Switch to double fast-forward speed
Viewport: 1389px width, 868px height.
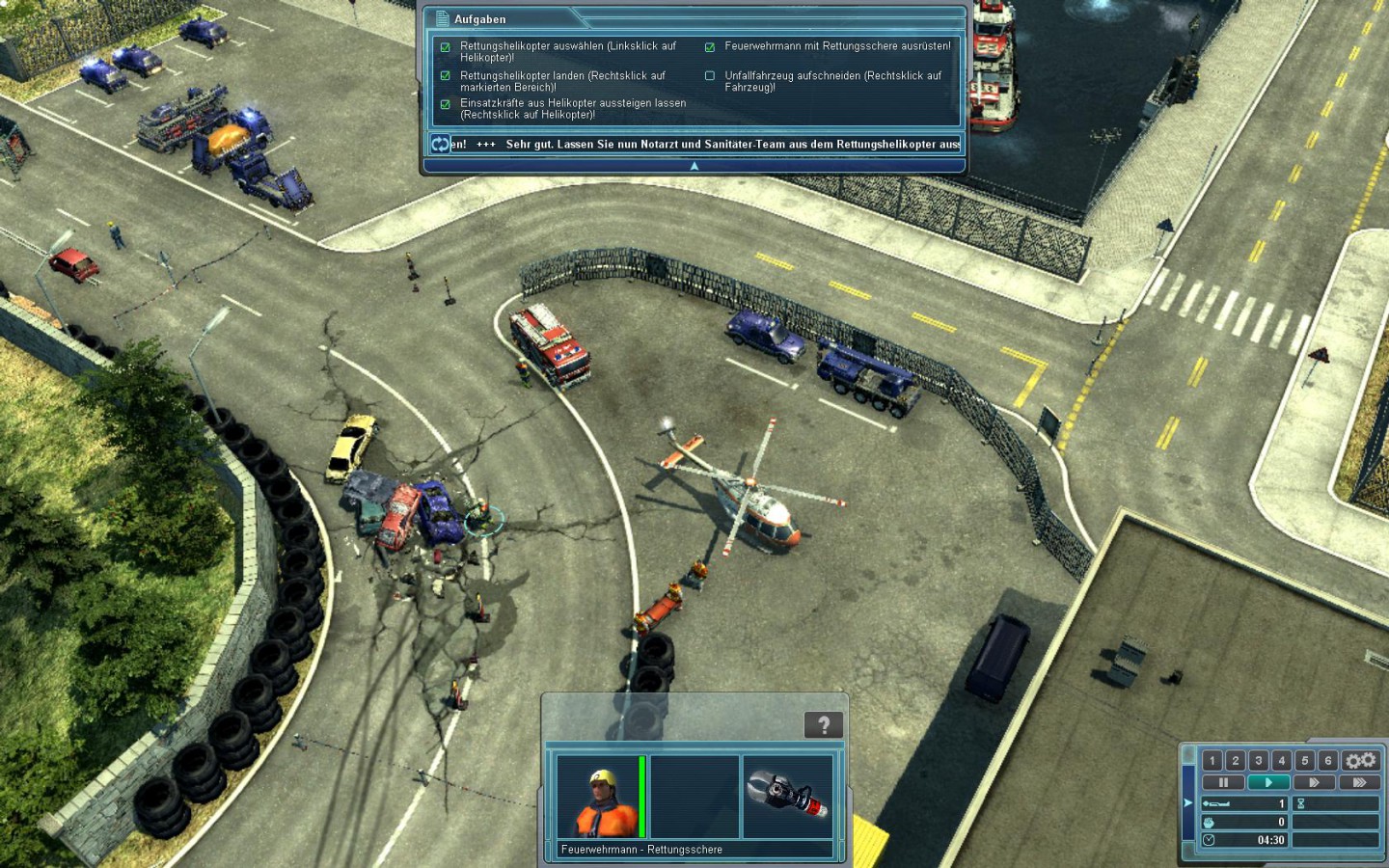click(1313, 782)
